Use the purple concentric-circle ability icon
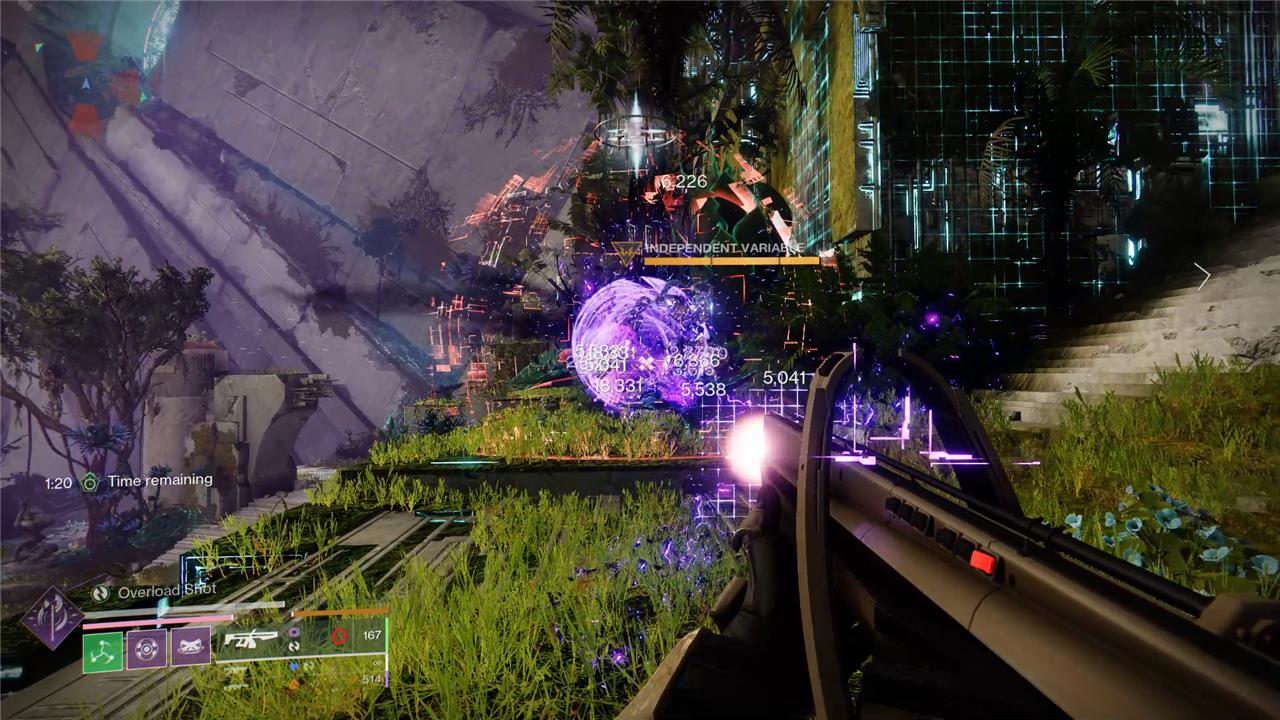 click(147, 647)
